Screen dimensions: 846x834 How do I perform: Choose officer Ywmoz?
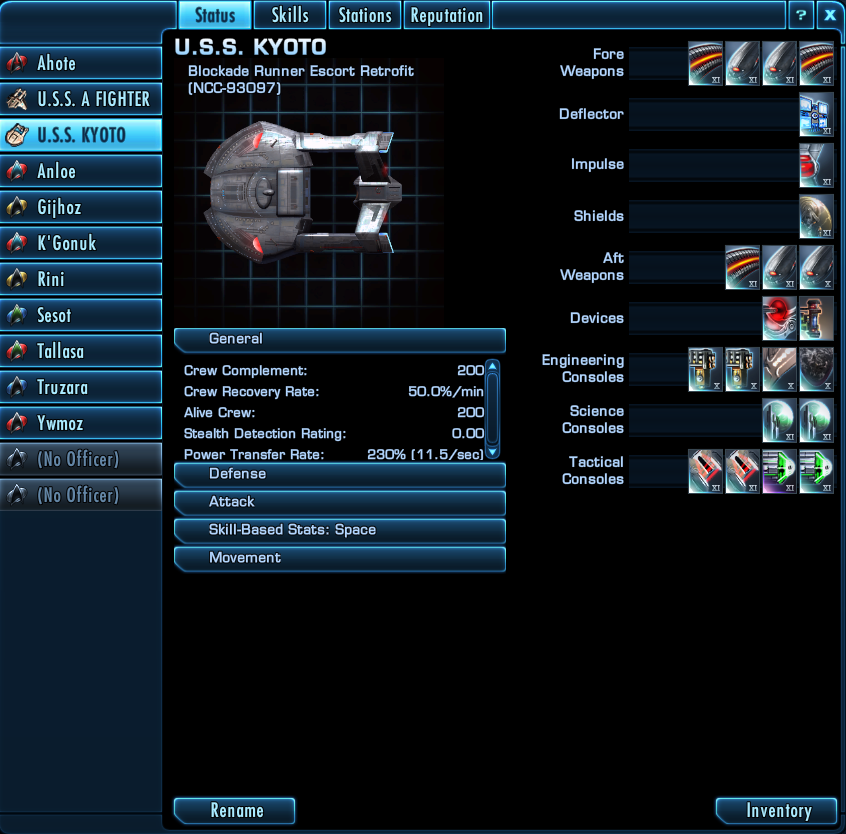81,423
